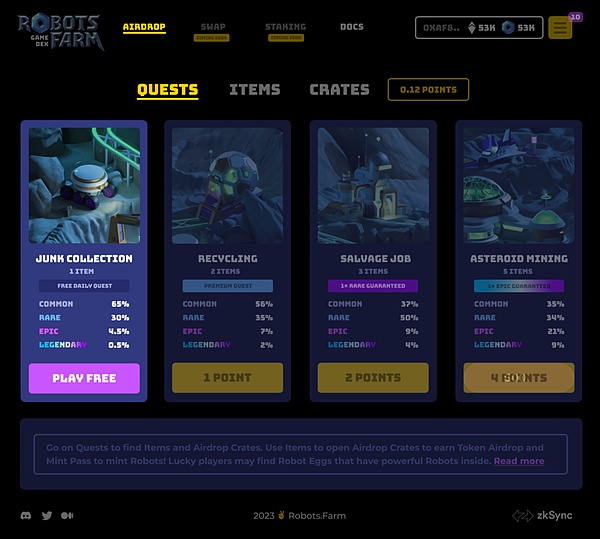Click the 0.12 Points badge
The height and width of the screenshot is (539, 600).
(x=428, y=89)
